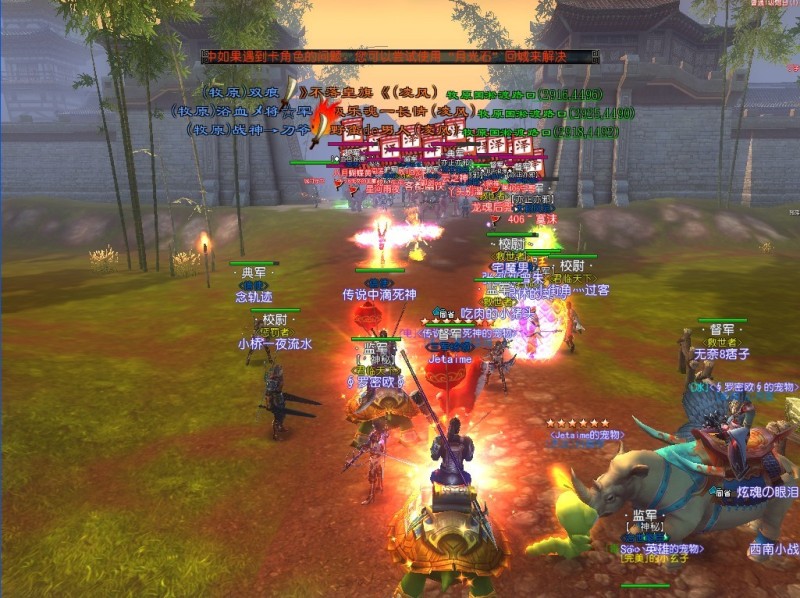800x598 pixels.
Task: Click the location link in 战神's chat message
Action: 540,131
